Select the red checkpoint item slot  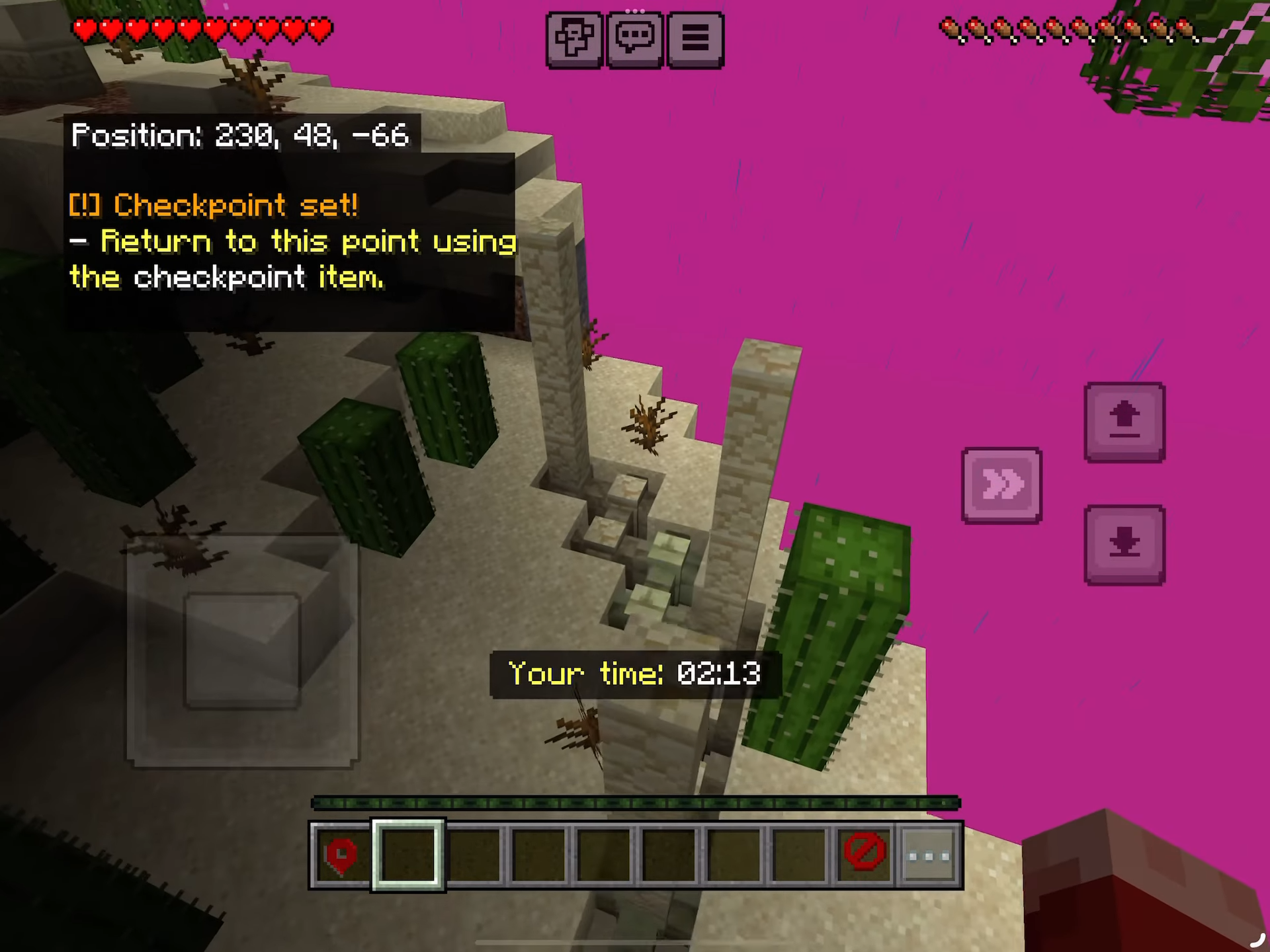[341, 855]
